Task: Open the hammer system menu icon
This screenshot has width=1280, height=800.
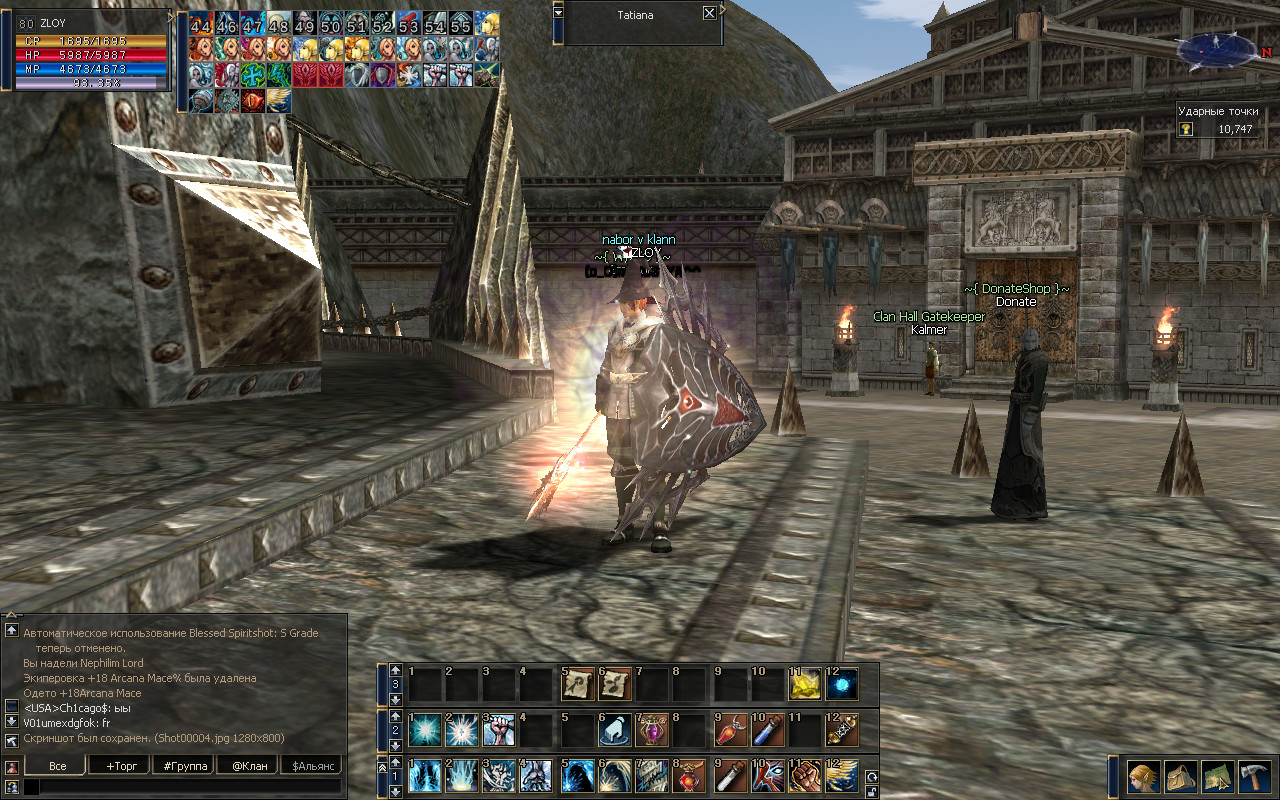Action: click(1254, 777)
